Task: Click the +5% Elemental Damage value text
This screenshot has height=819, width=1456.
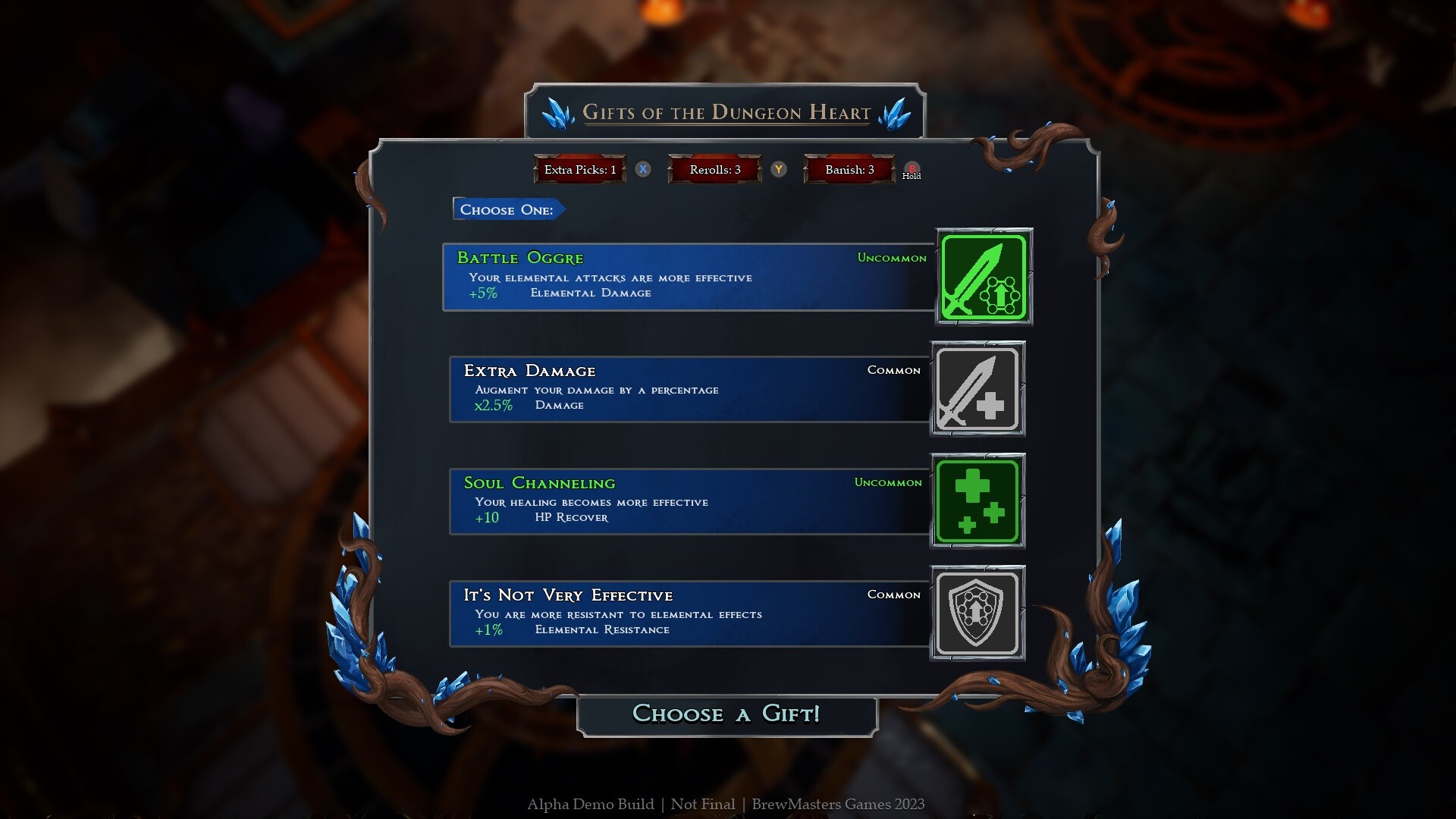Action: (x=485, y=293)
